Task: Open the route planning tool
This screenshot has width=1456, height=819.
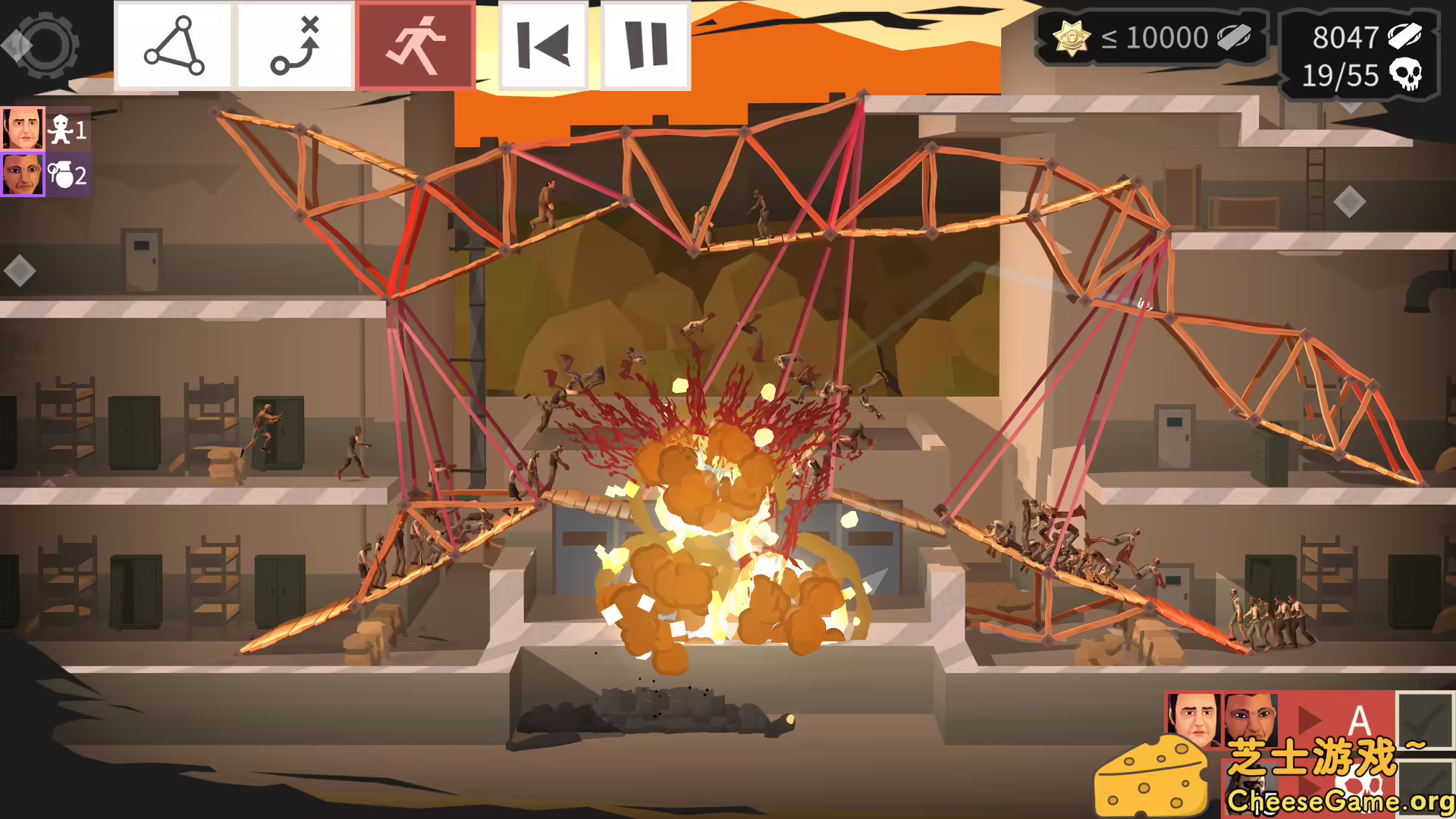Action: point(294,44)
